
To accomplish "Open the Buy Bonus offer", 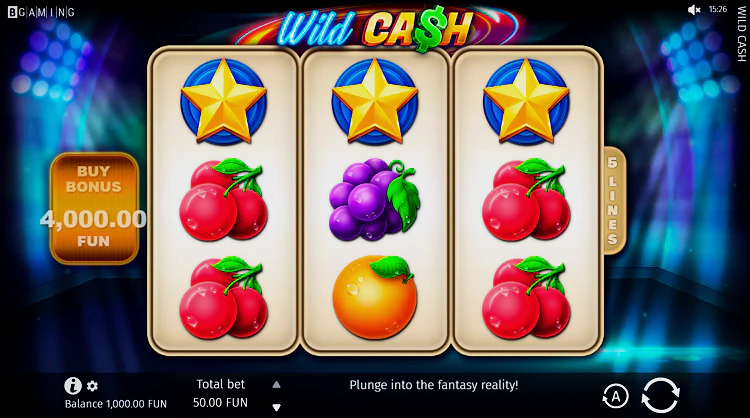I will [x=94, y=208].
